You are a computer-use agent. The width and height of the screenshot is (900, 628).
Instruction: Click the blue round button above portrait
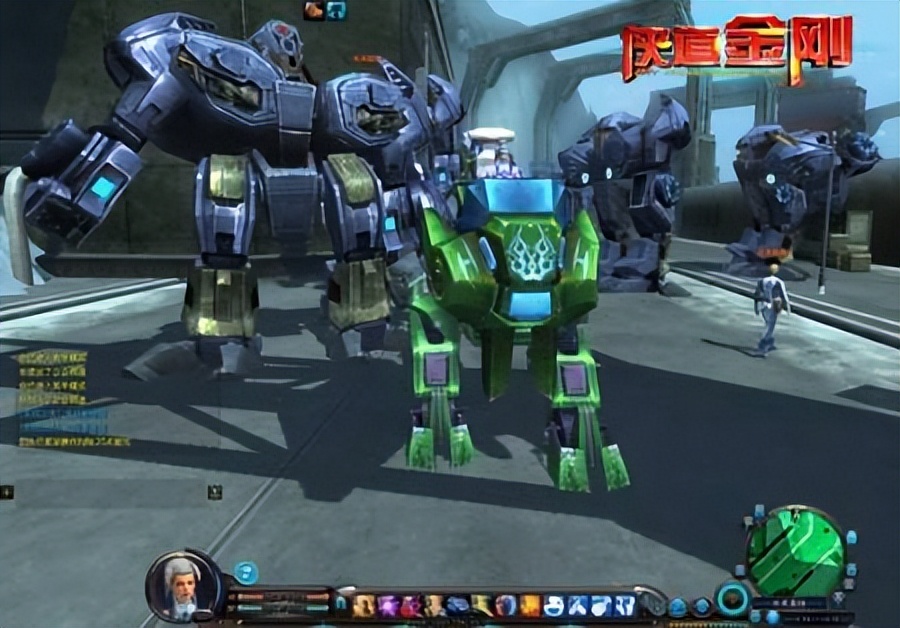(245, 572)
